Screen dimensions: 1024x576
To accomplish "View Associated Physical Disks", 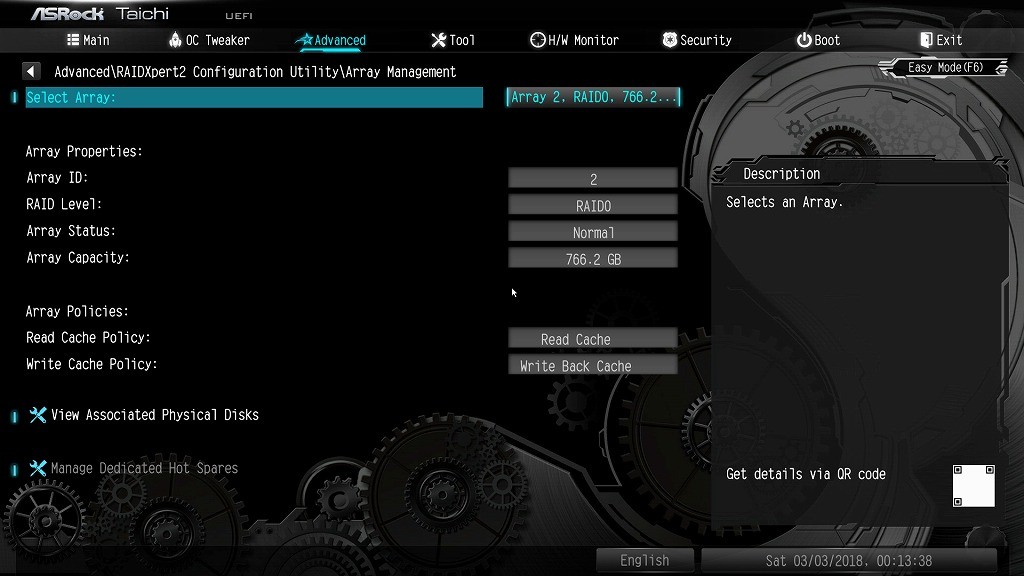I will tap(154, 415).
